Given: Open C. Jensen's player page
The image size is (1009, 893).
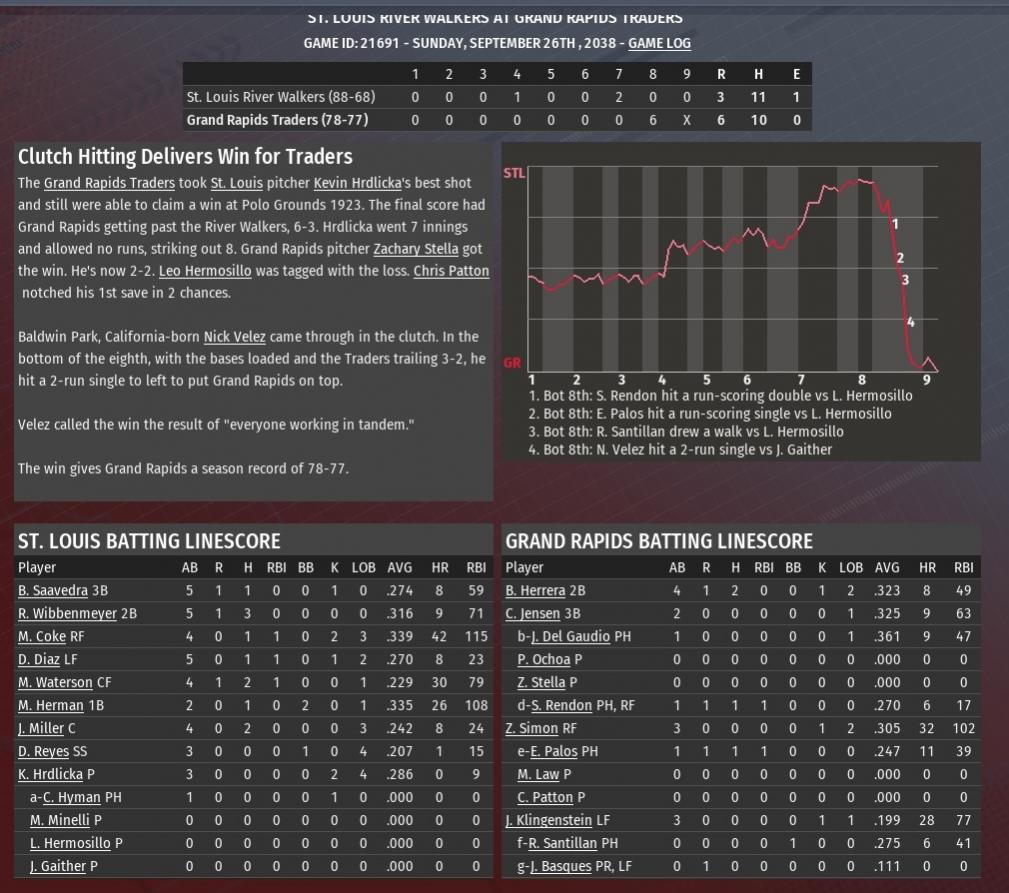Looking at the screenshot, I should (x=531, y=613).
